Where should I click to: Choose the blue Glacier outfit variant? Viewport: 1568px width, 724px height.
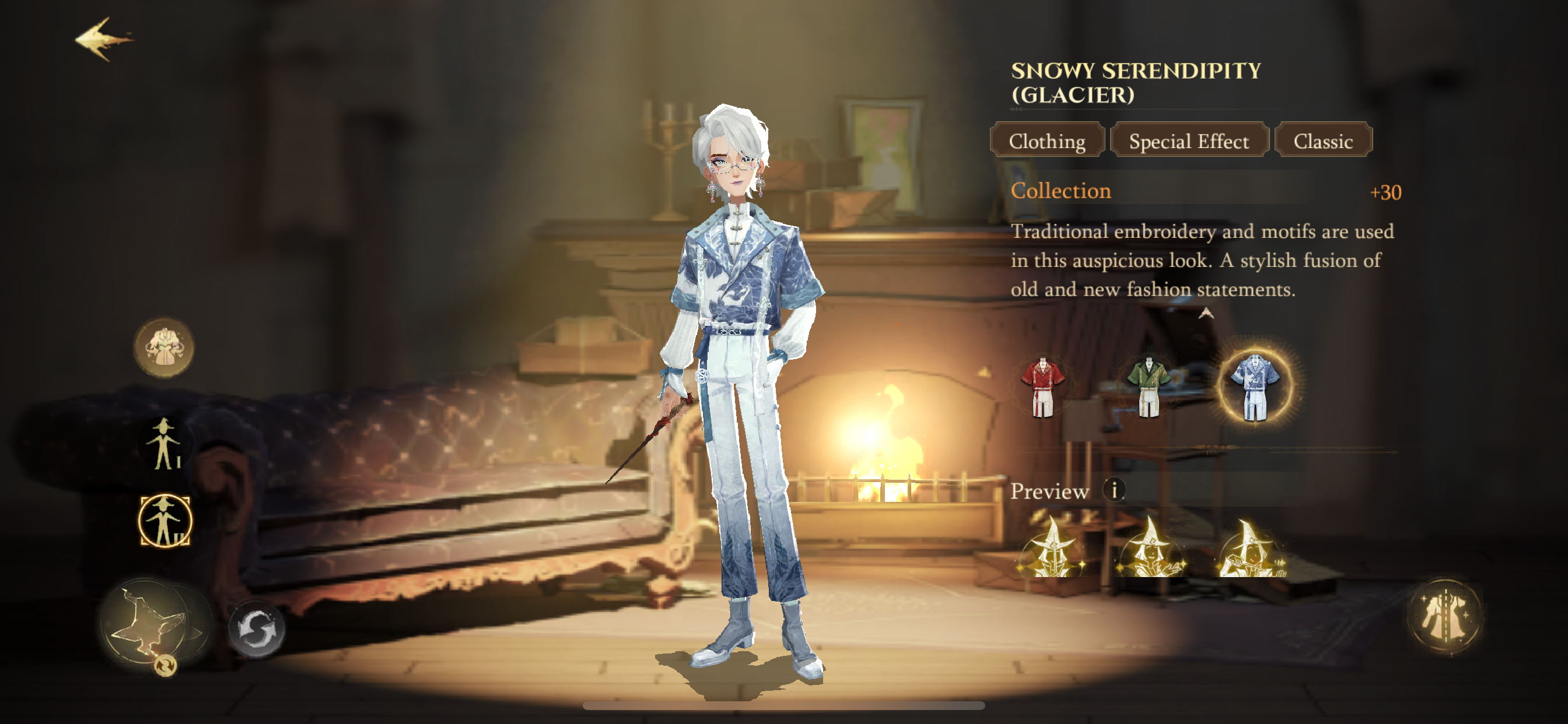(x=1254, y=386)
